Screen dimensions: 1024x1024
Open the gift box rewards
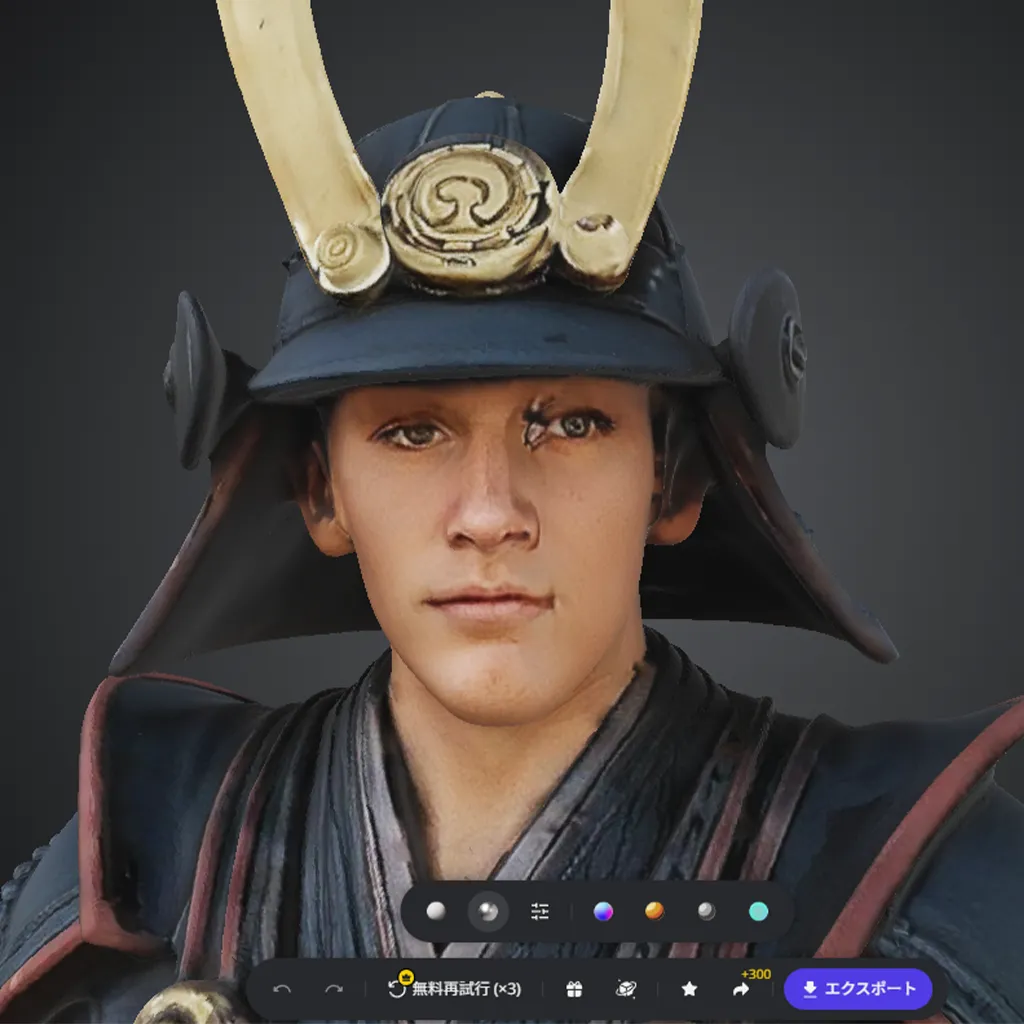click(574, 989)
